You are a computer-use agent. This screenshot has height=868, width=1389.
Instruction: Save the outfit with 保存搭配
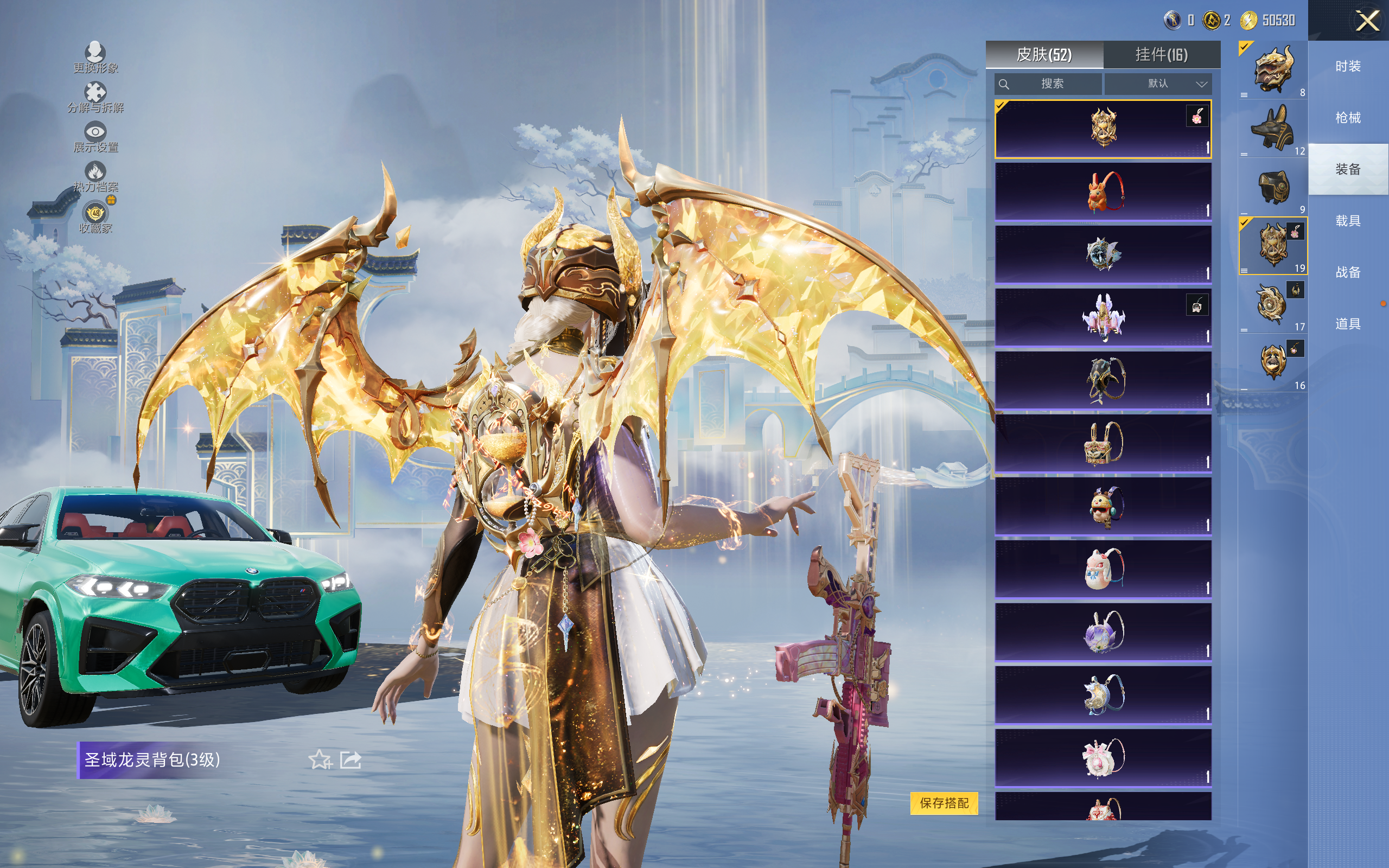tap(944, 802)
